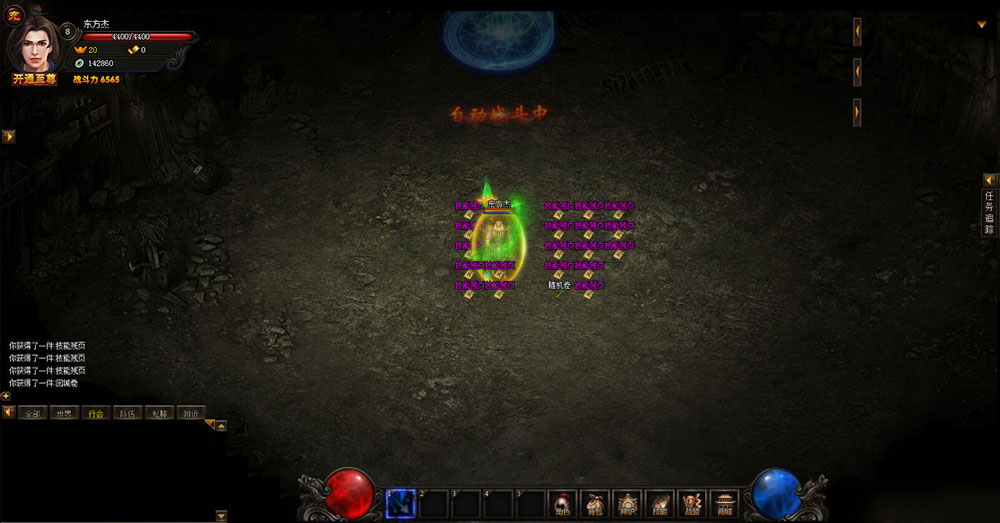Click the 开通至尊 VIP button
Image resolution: width=1000 pixels, height=523 pixels.
[34, 79]
